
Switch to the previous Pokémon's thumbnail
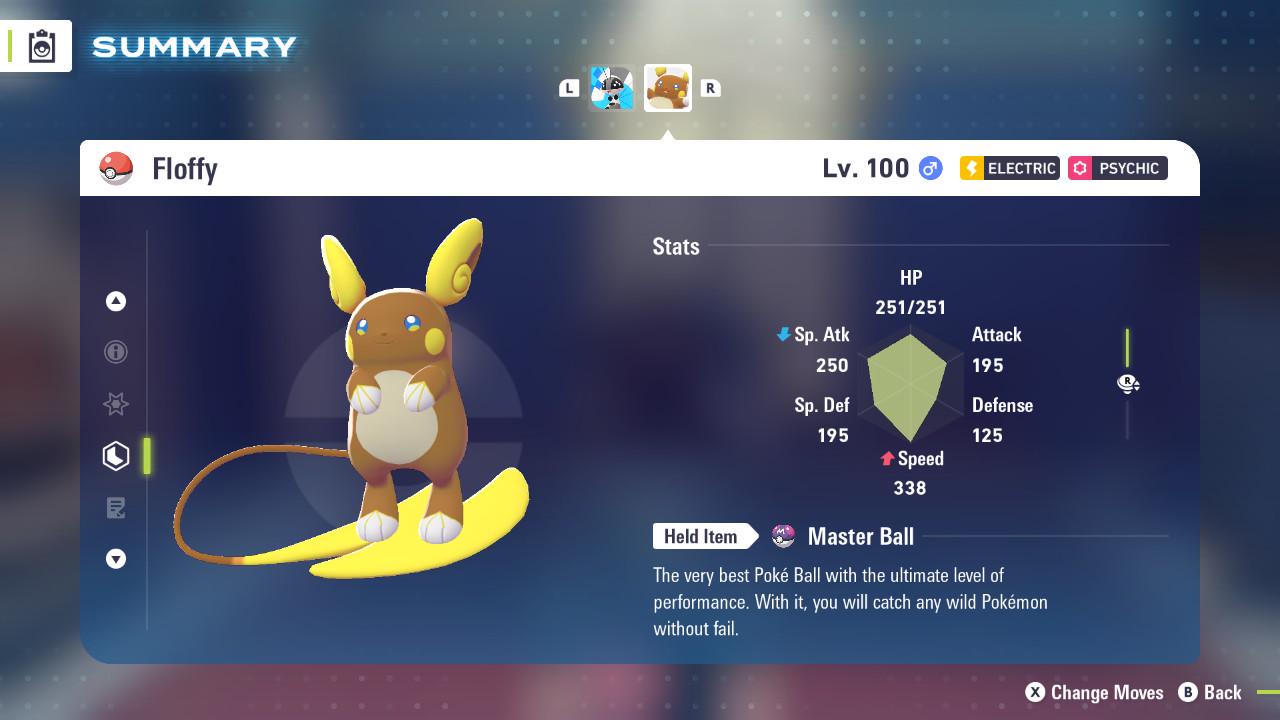point(613,87)
